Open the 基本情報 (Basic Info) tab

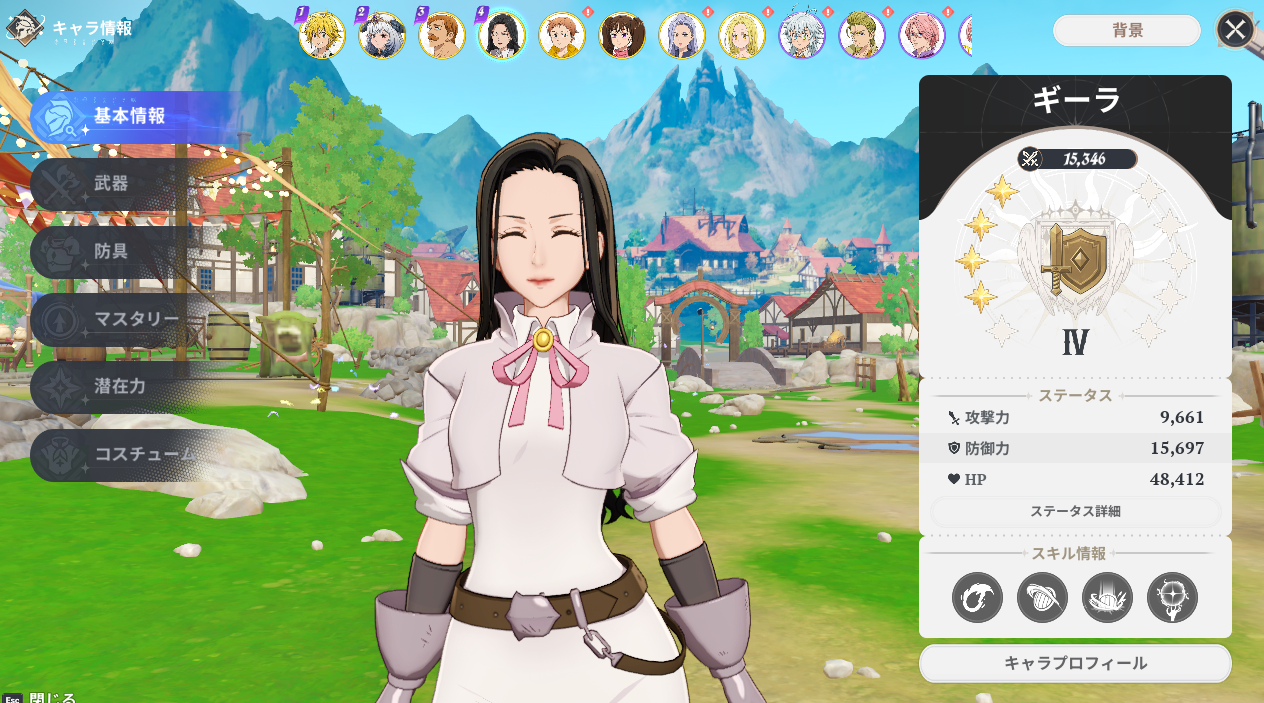click(x=128, y=117)
